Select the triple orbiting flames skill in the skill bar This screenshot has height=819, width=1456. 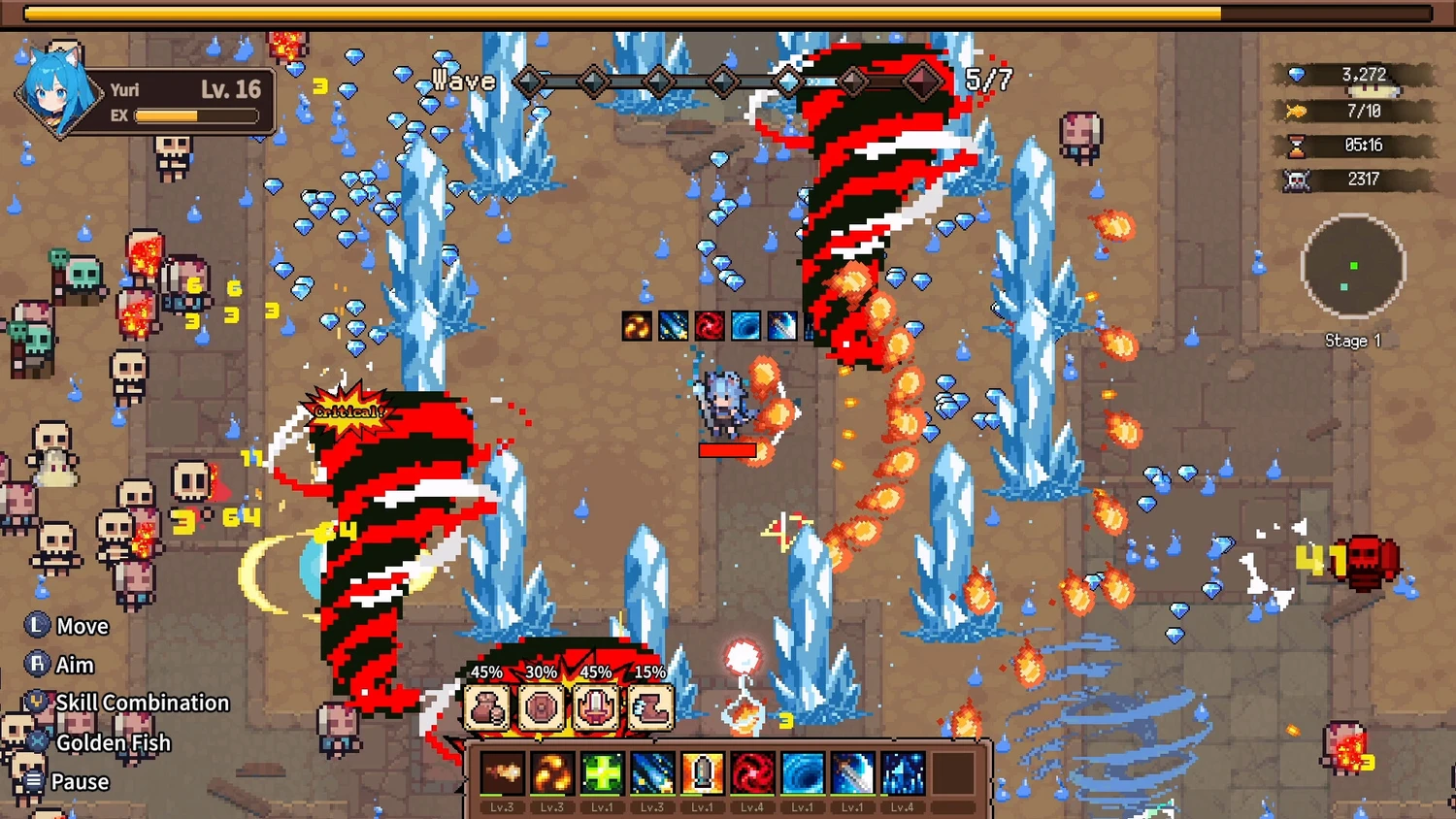552,774
